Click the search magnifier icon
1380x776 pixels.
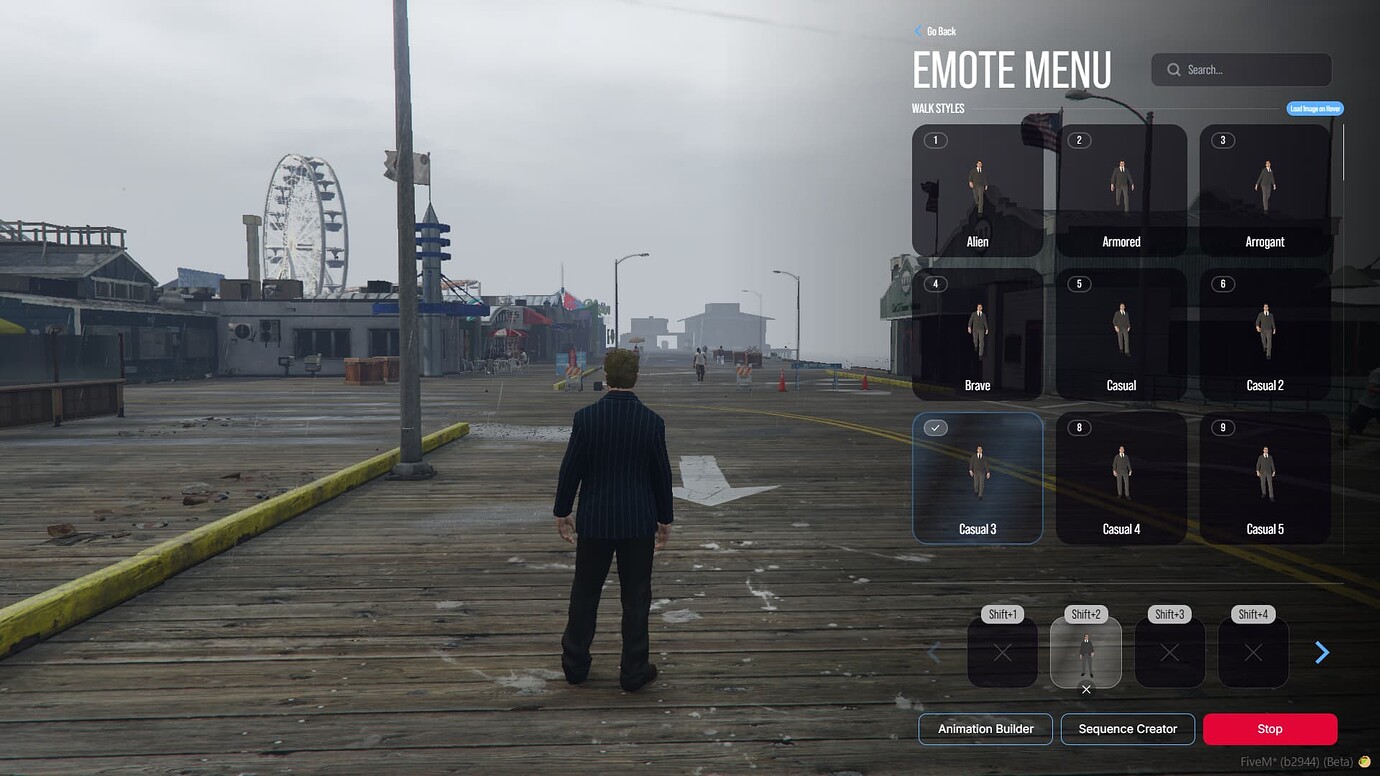(x=1172, y=69)
